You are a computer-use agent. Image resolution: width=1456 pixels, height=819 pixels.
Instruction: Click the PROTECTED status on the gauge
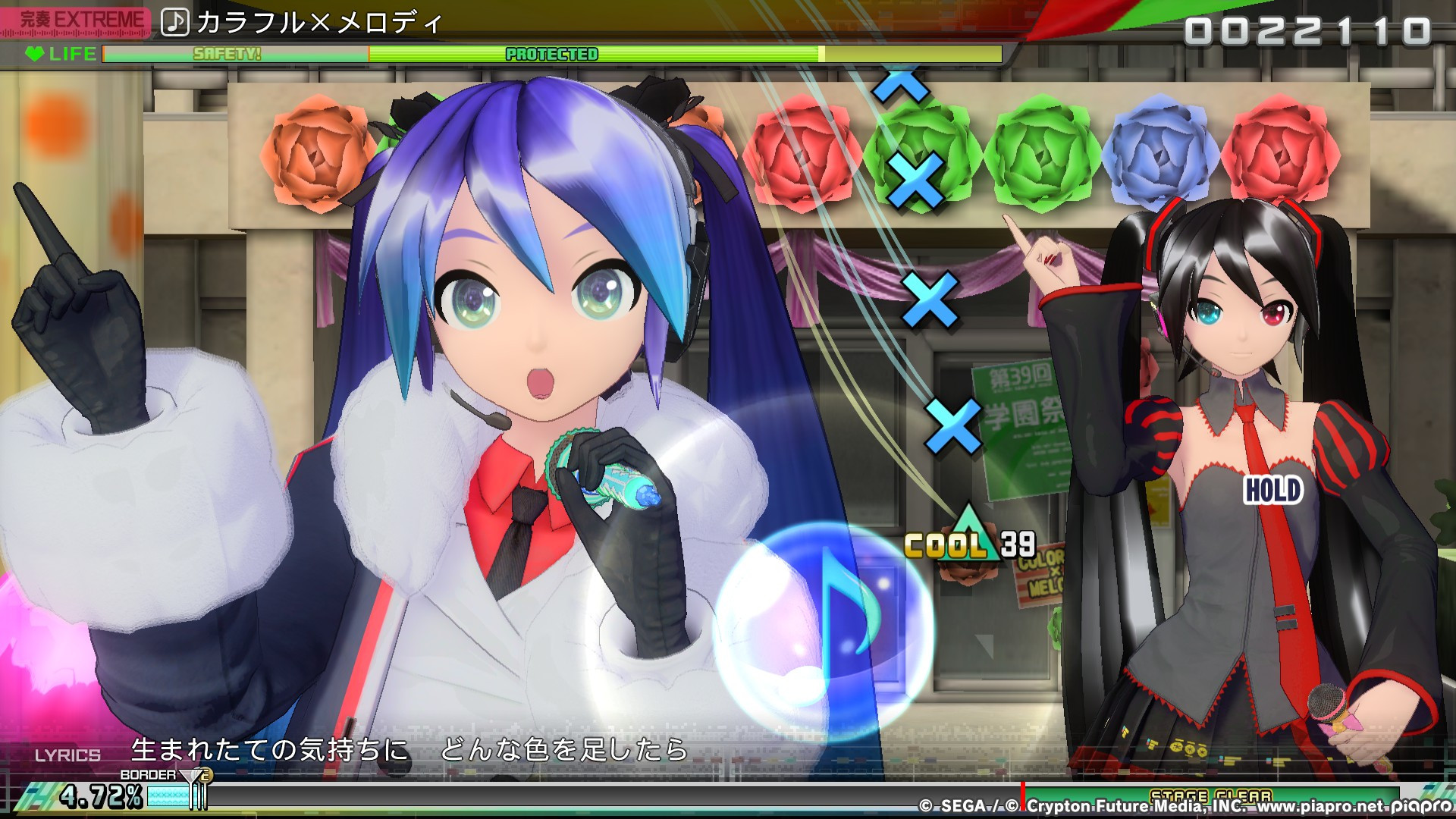point(551,54)
